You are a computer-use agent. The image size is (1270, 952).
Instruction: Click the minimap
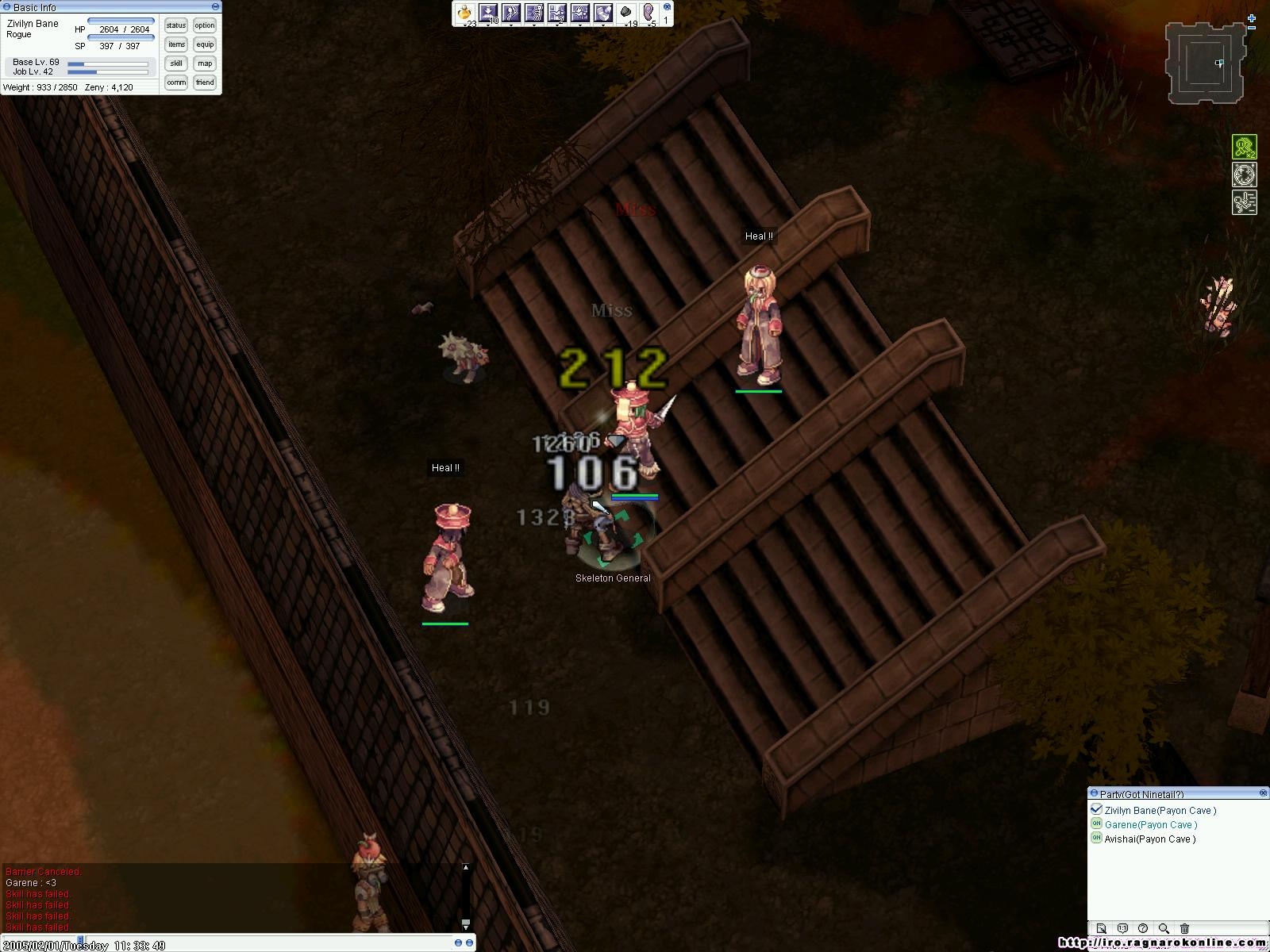(1205, 63)
